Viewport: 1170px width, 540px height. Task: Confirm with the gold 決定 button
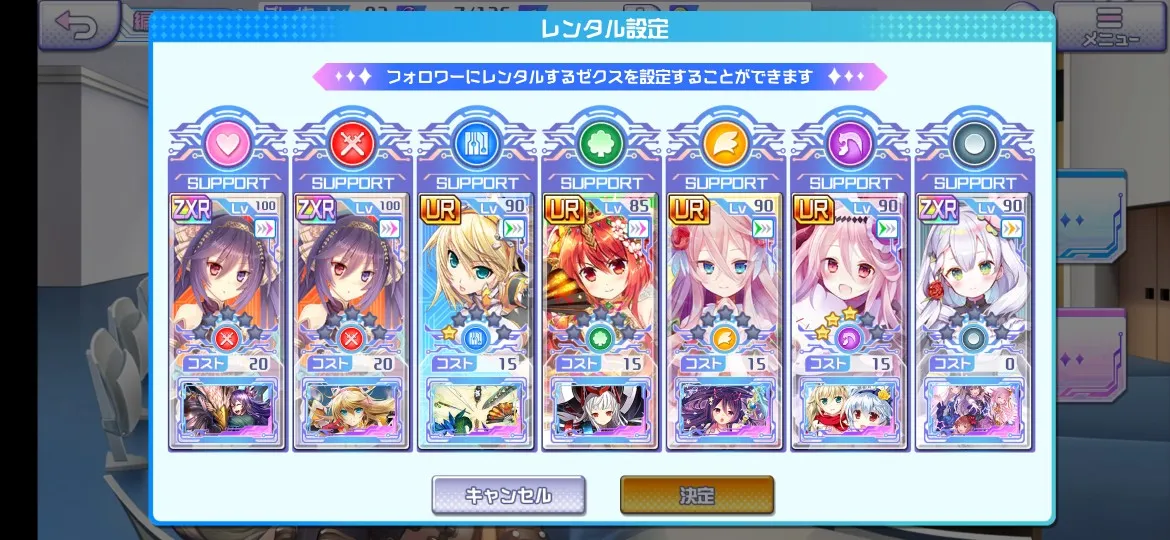point(697,495)
